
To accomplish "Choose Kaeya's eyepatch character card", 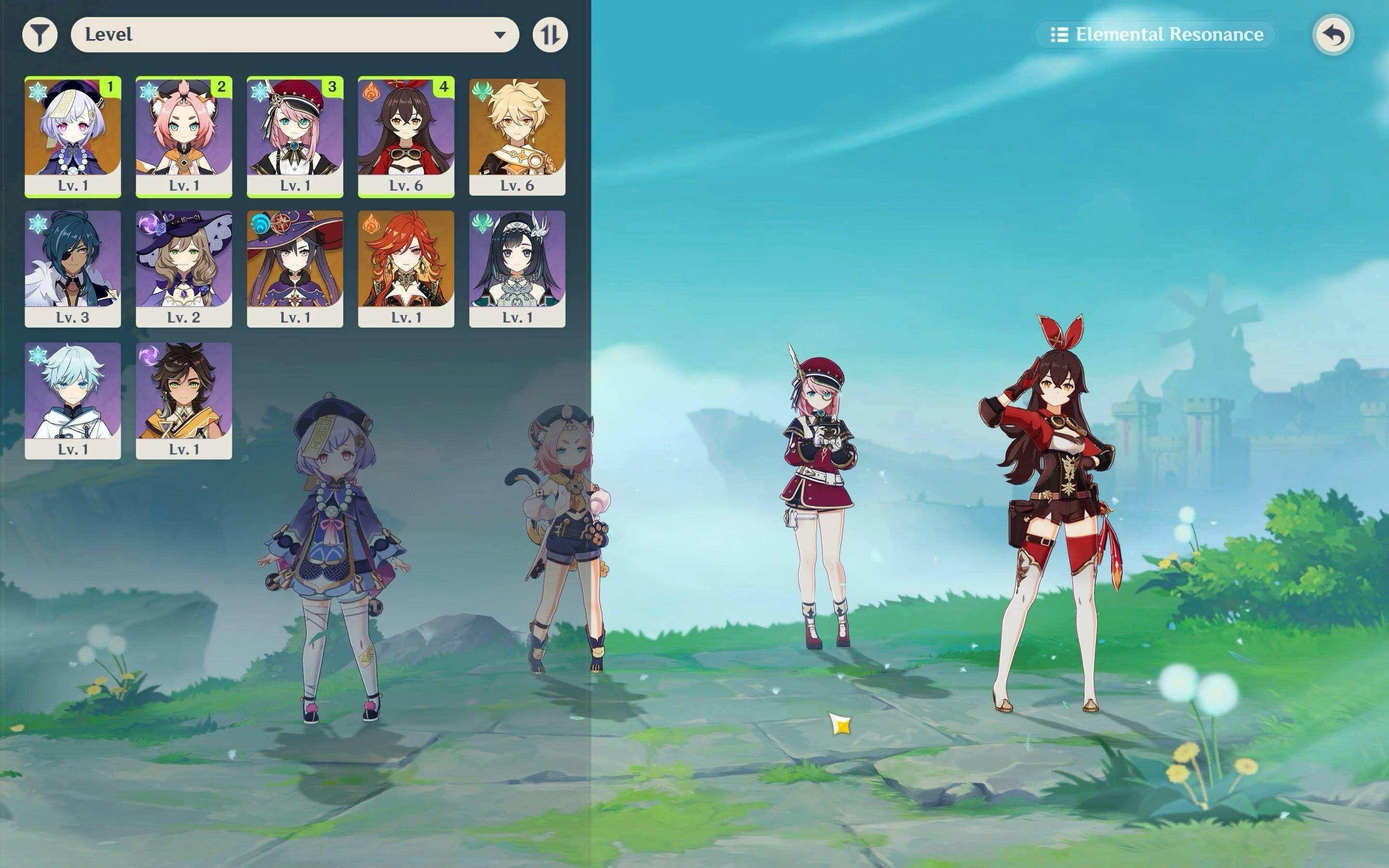I will pos(73,269).
